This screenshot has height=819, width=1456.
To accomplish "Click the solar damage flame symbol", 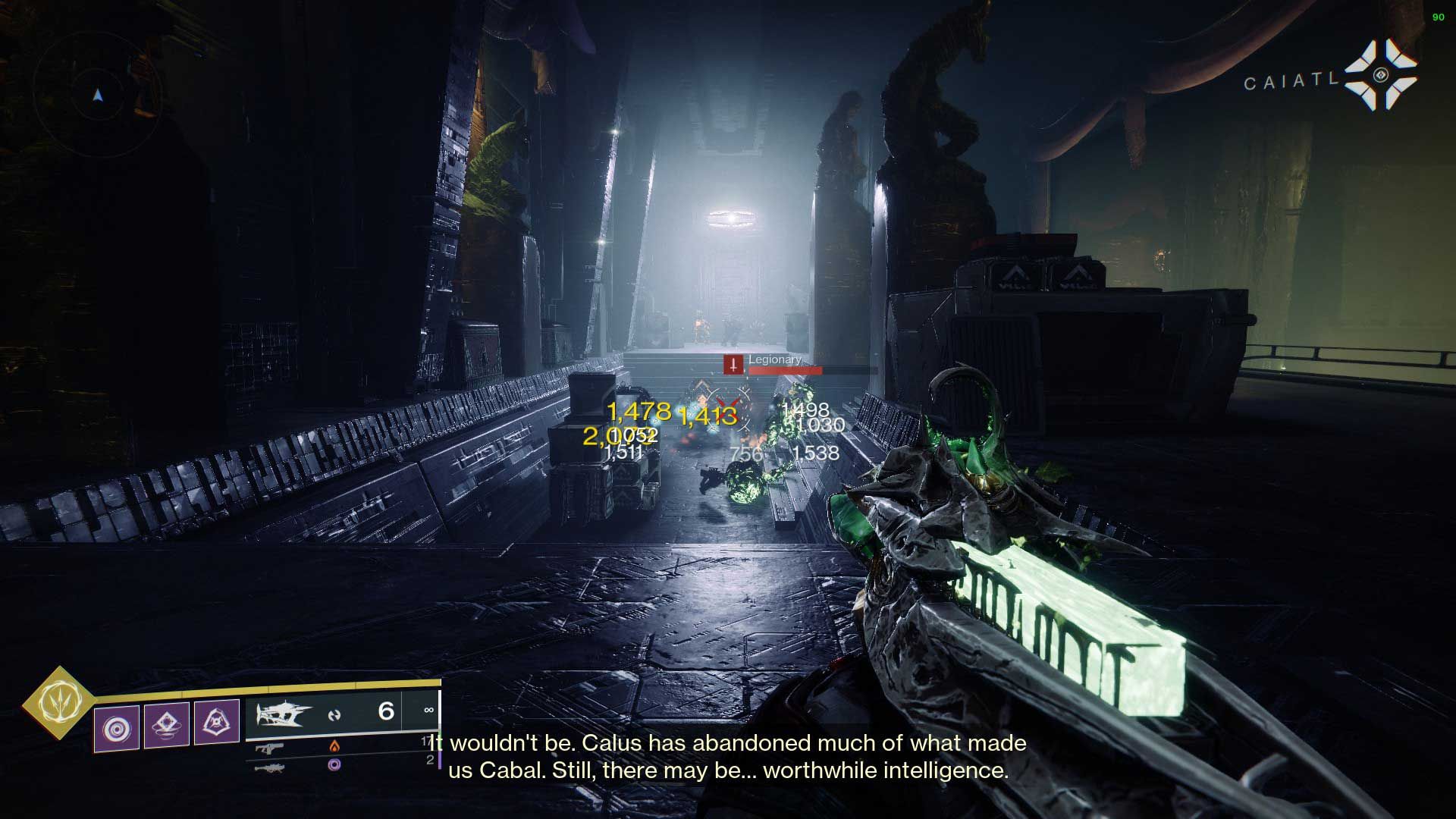I will pyautogui.click(x=336, y=746).
